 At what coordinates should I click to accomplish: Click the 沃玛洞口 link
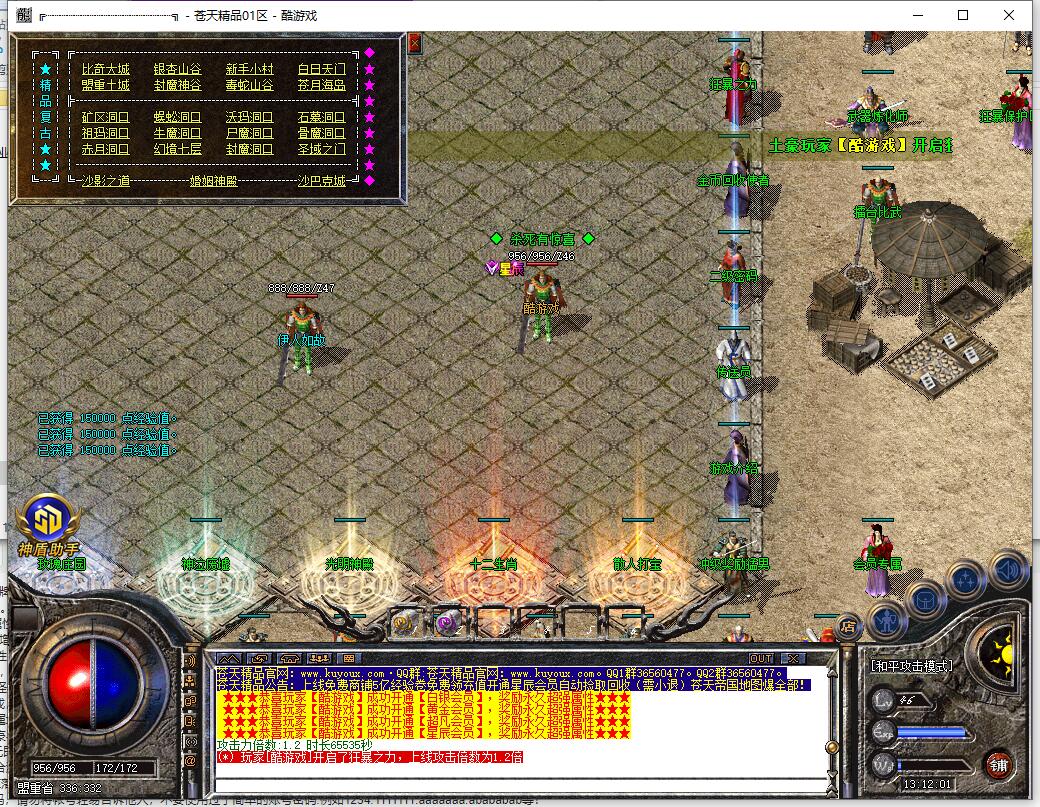[249, 117]
